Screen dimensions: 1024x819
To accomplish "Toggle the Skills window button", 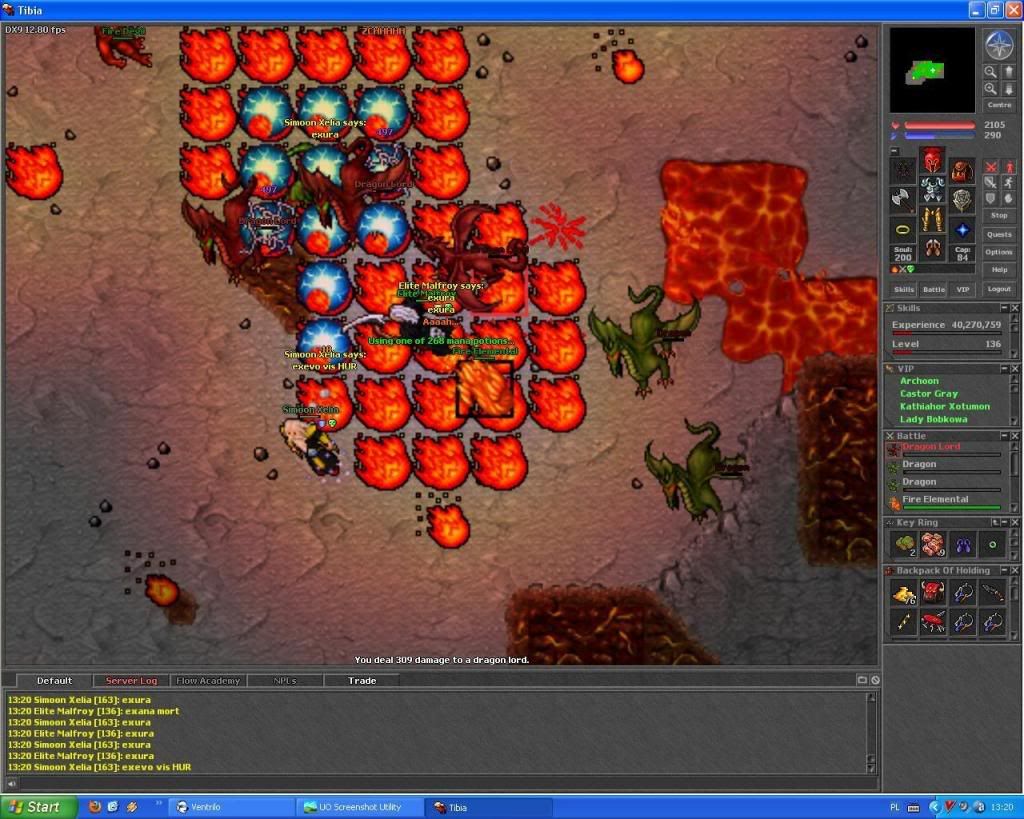I will [x=904, y=289].
